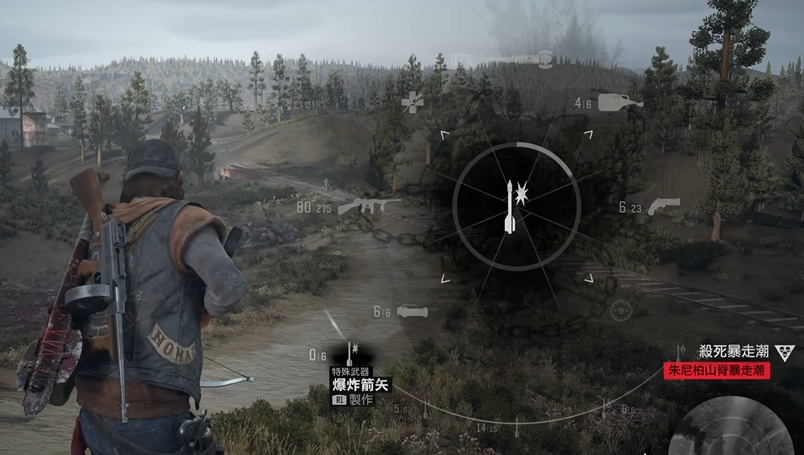Select the faint gear icon below the wheel
Viewport: 804px width, 455px height.
coord(621,310)
